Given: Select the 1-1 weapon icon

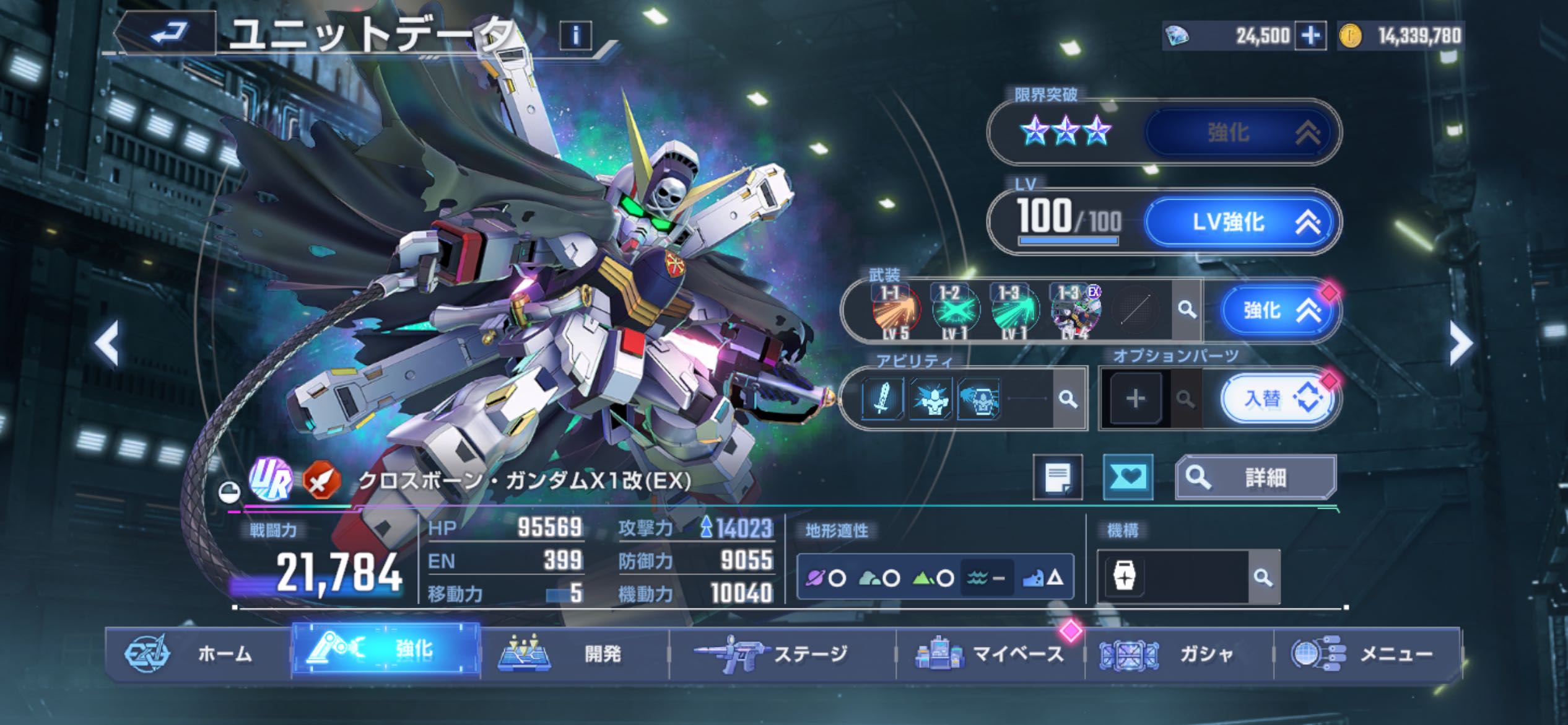Looking at the screenshot, I should pos(895,310).
